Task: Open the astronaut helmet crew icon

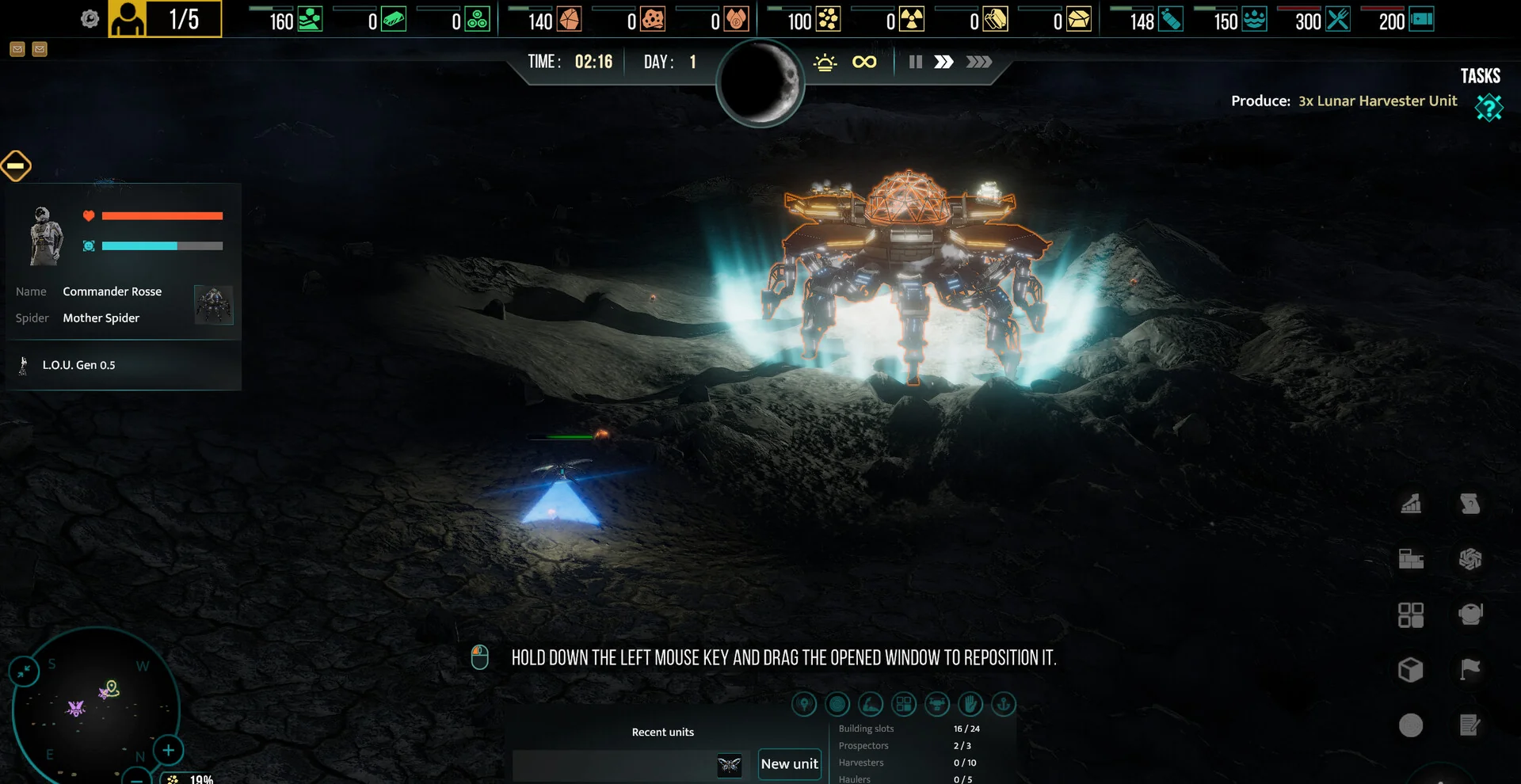Action: tap(1470, 615)
